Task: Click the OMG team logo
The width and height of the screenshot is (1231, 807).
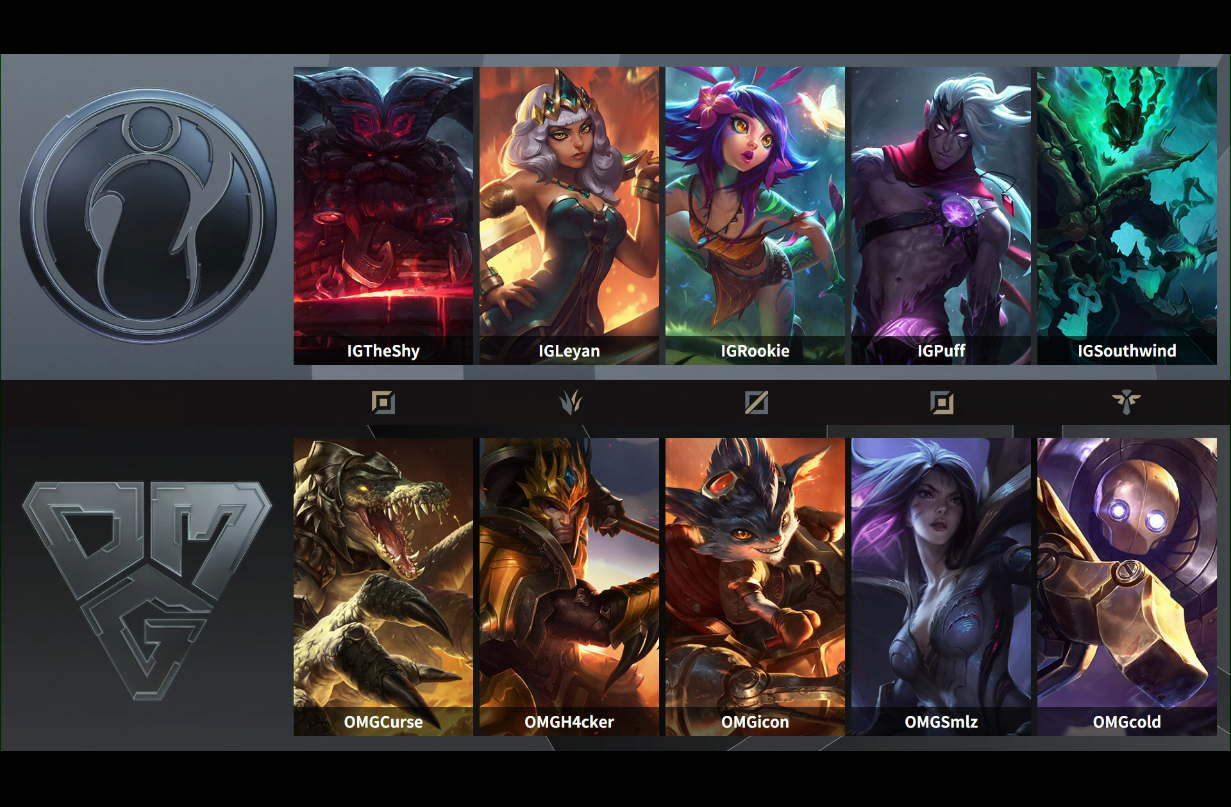Action: coord(147,587)
